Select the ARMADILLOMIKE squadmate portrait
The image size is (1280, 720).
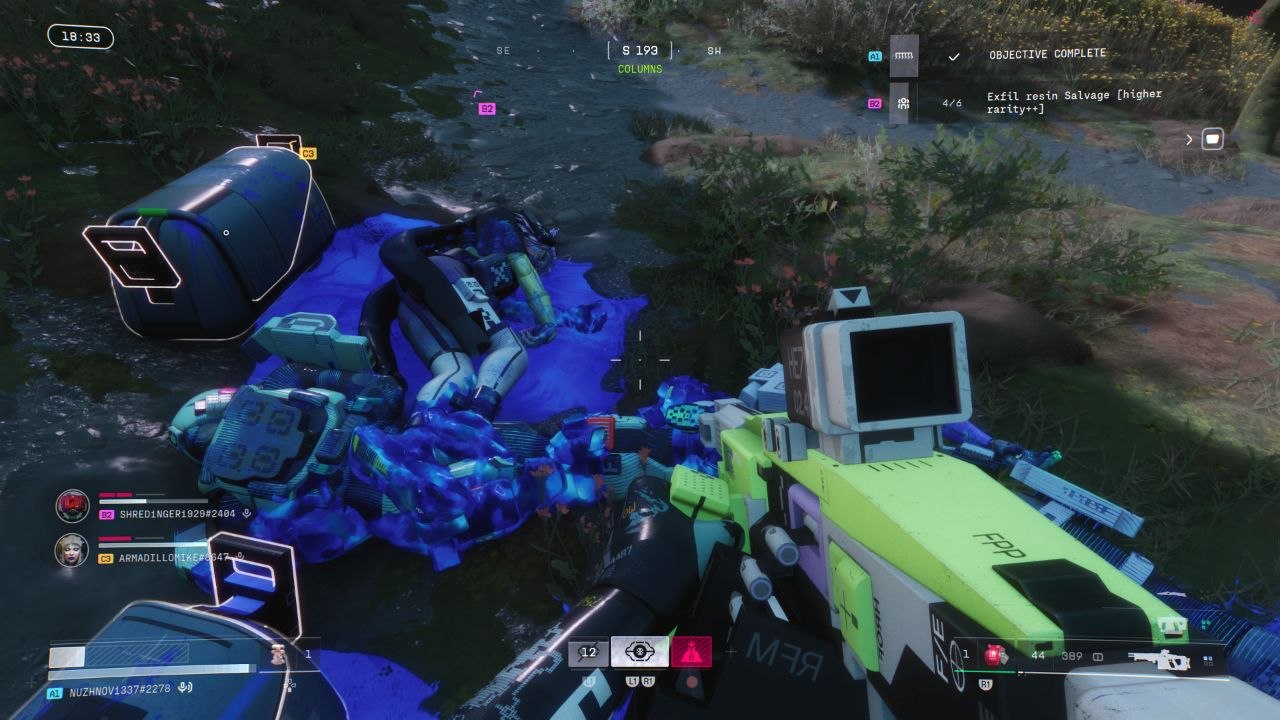tap(72, 550)
